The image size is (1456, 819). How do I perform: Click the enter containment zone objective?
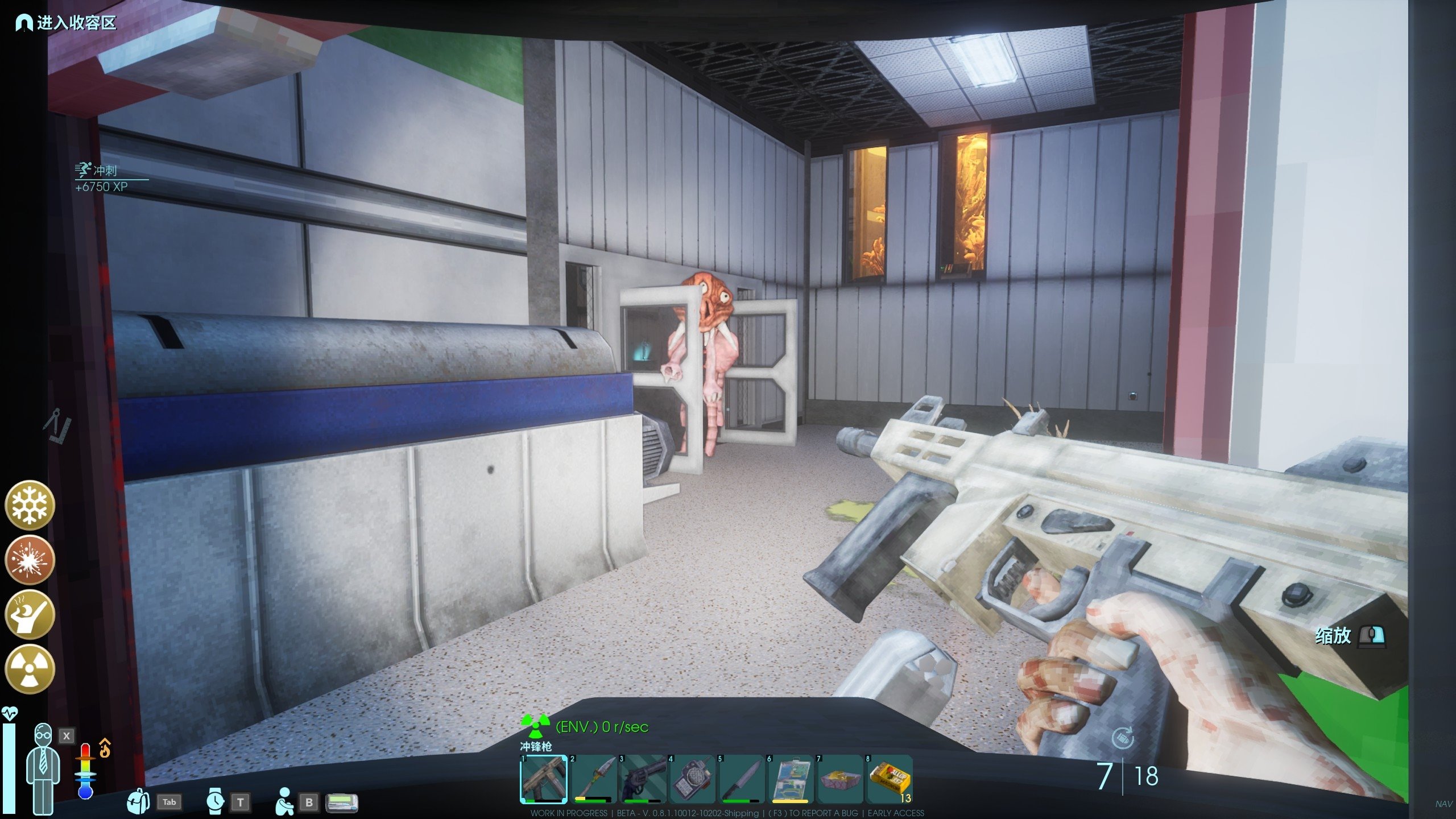(x=66, y=23)
